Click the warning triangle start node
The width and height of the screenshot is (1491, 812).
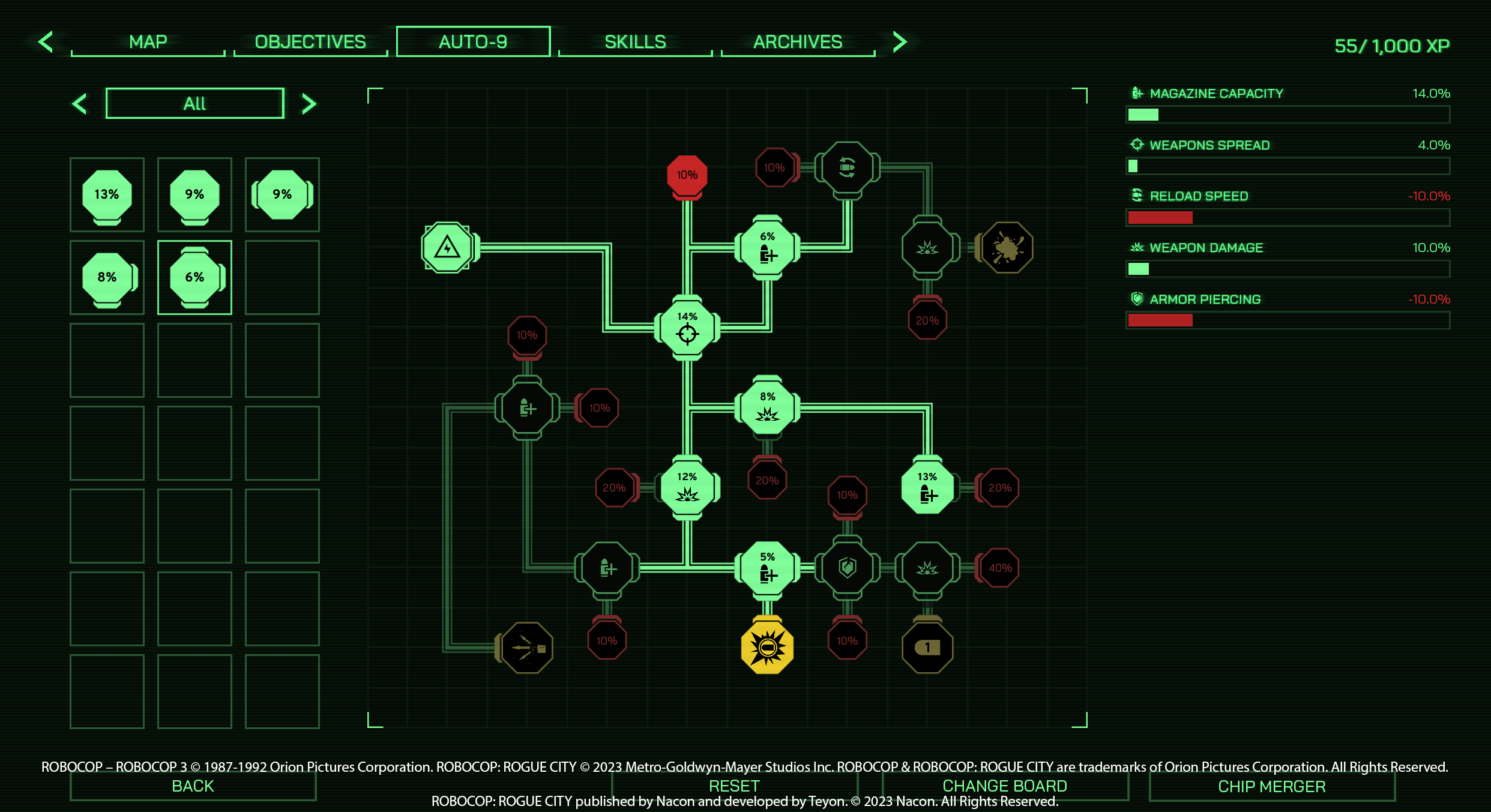point(447,247)
